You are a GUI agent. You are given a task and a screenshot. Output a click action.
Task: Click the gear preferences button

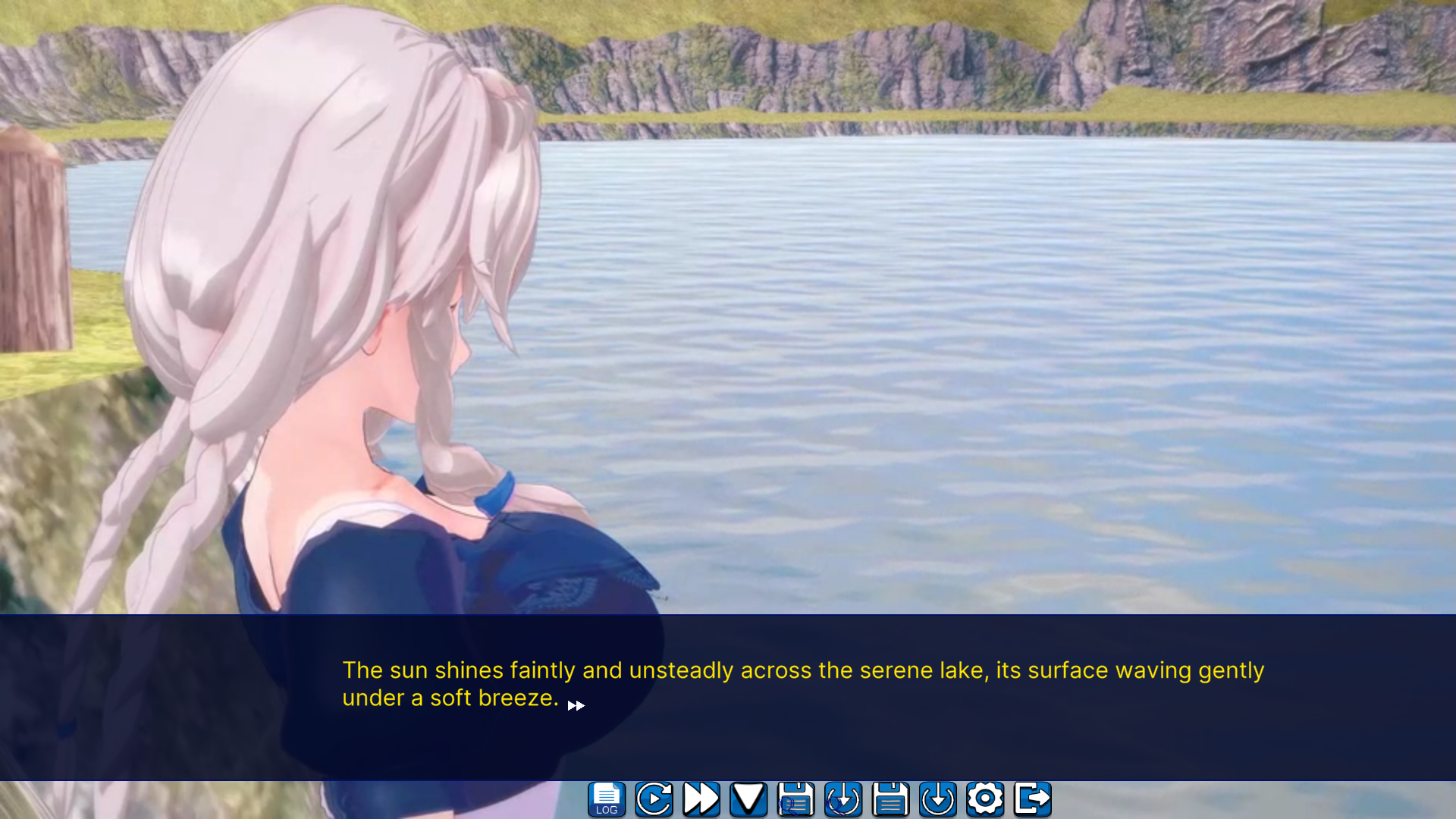[985, 798]
